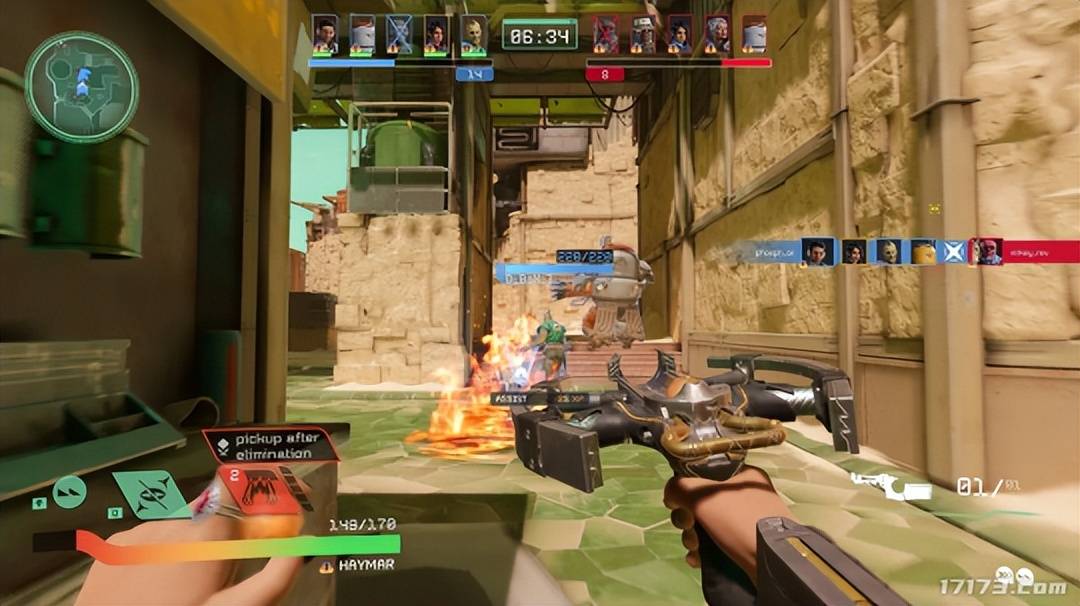
Task: Activate the double-arrow dash ability
Action: [69, 491]
